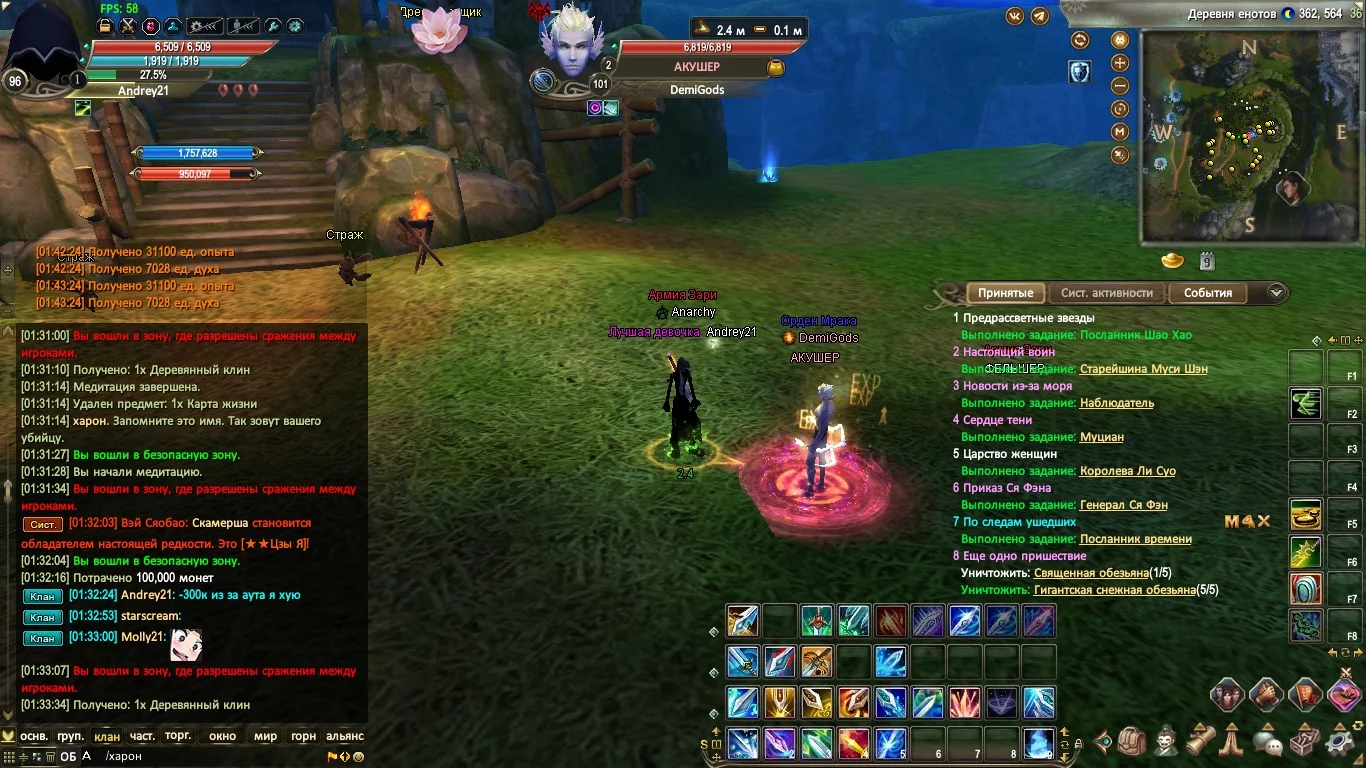
Task: Switch to the Сист. активности tab
Action: click(x=1107, y=293)
